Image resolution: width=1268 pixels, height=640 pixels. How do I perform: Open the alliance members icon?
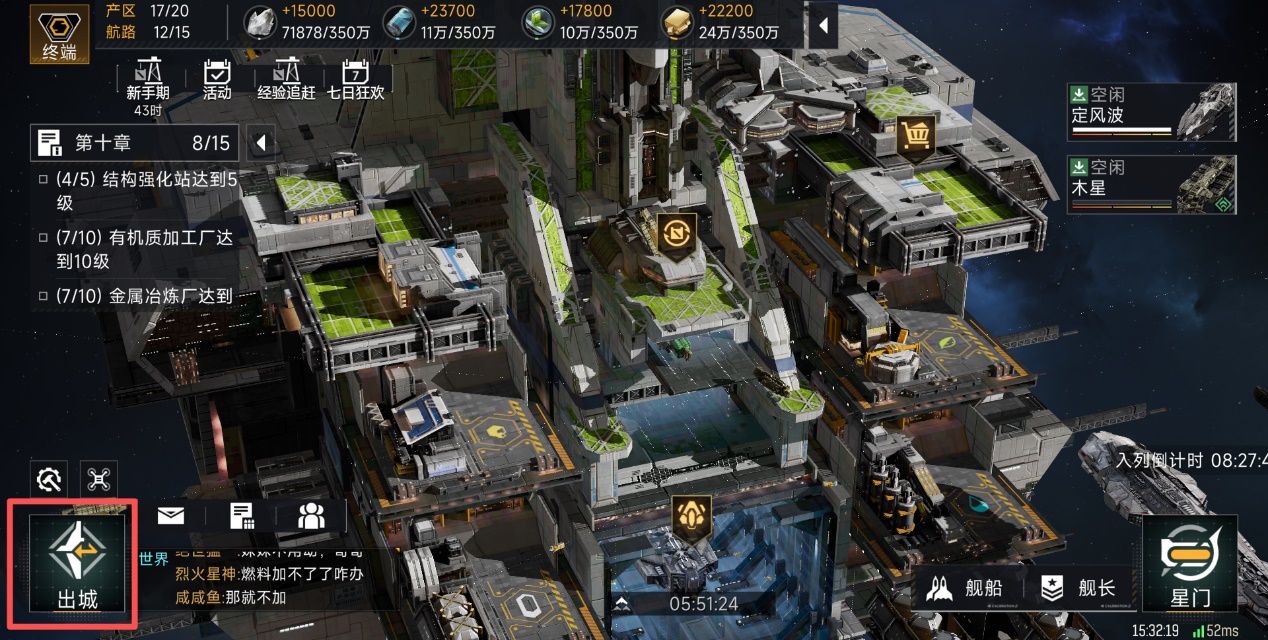pyautogui.click(x=312, y=516)
